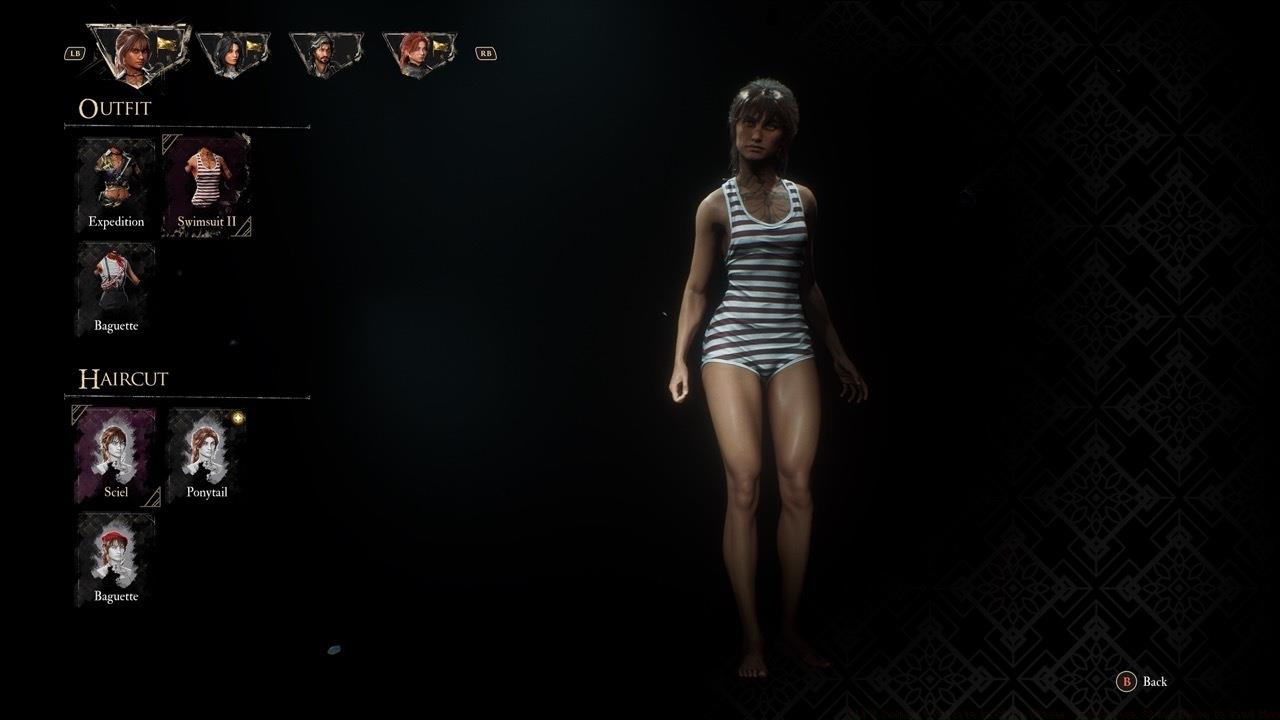
Task: Click the Haircut section header
Action: 122,378
